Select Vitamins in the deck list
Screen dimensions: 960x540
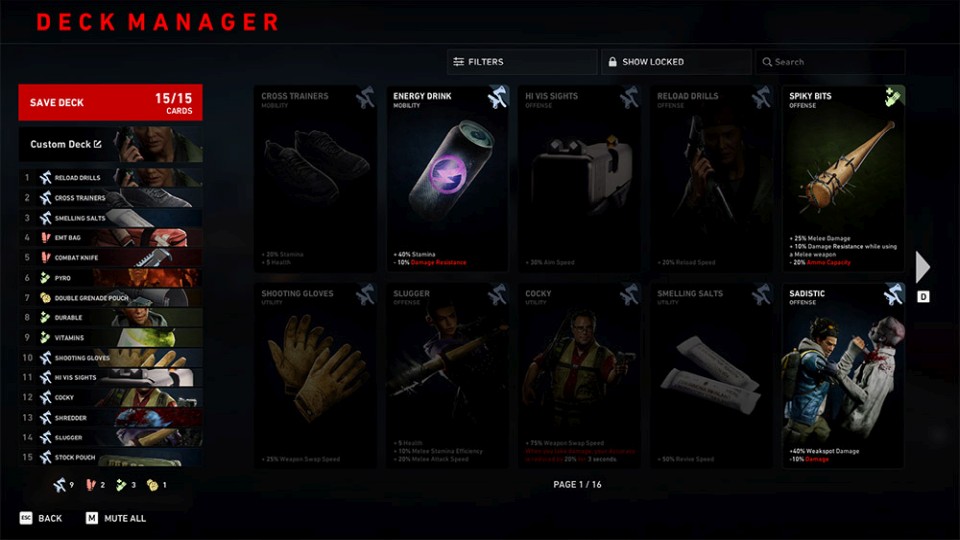pyautogui.click(x=110, y=338)
